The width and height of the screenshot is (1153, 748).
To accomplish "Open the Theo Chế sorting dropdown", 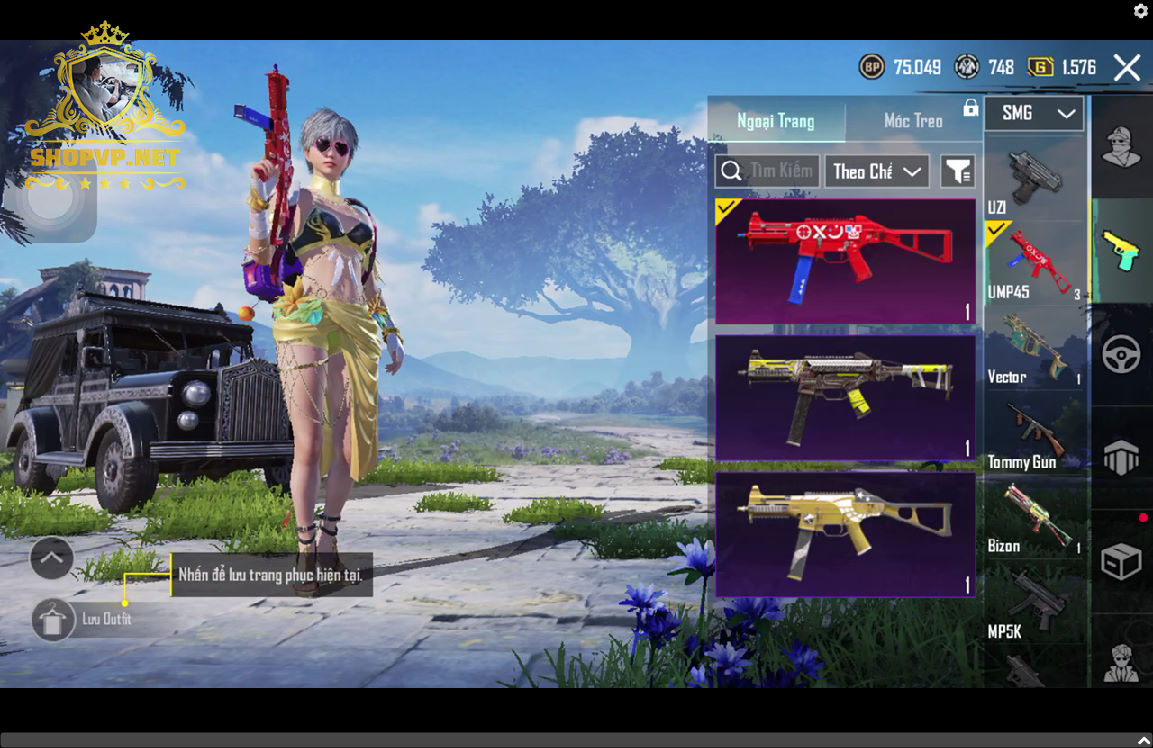I will click(877, 172).
